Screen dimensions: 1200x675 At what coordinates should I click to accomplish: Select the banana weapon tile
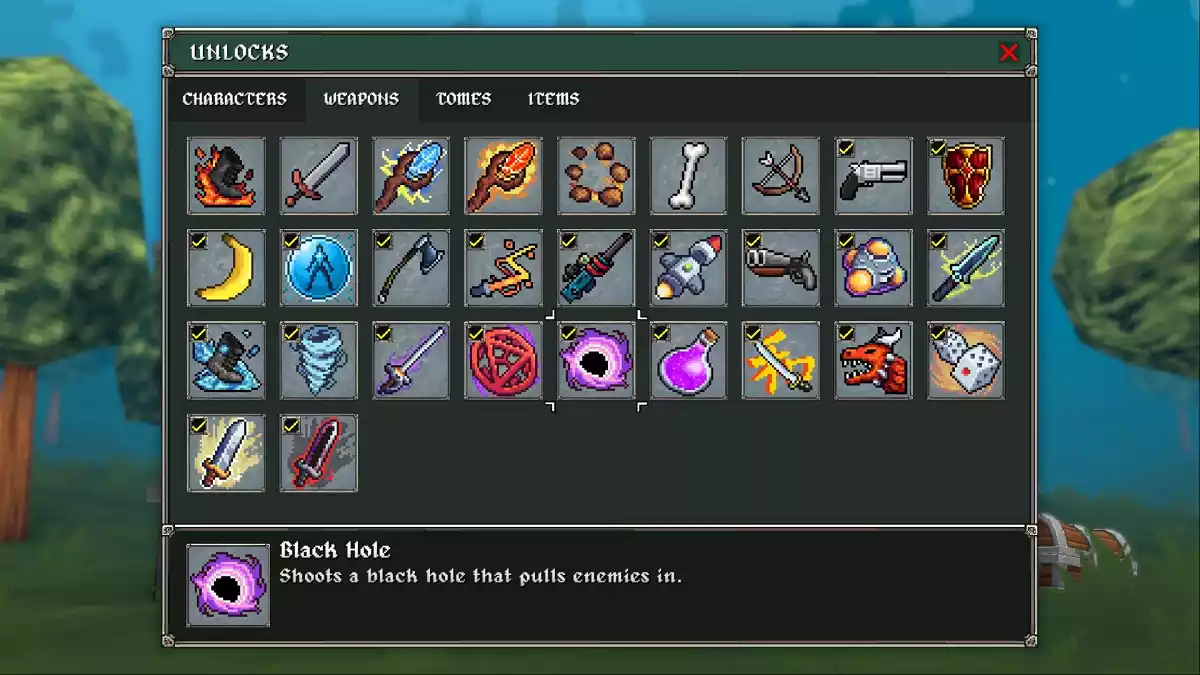(x=226, y=268)
